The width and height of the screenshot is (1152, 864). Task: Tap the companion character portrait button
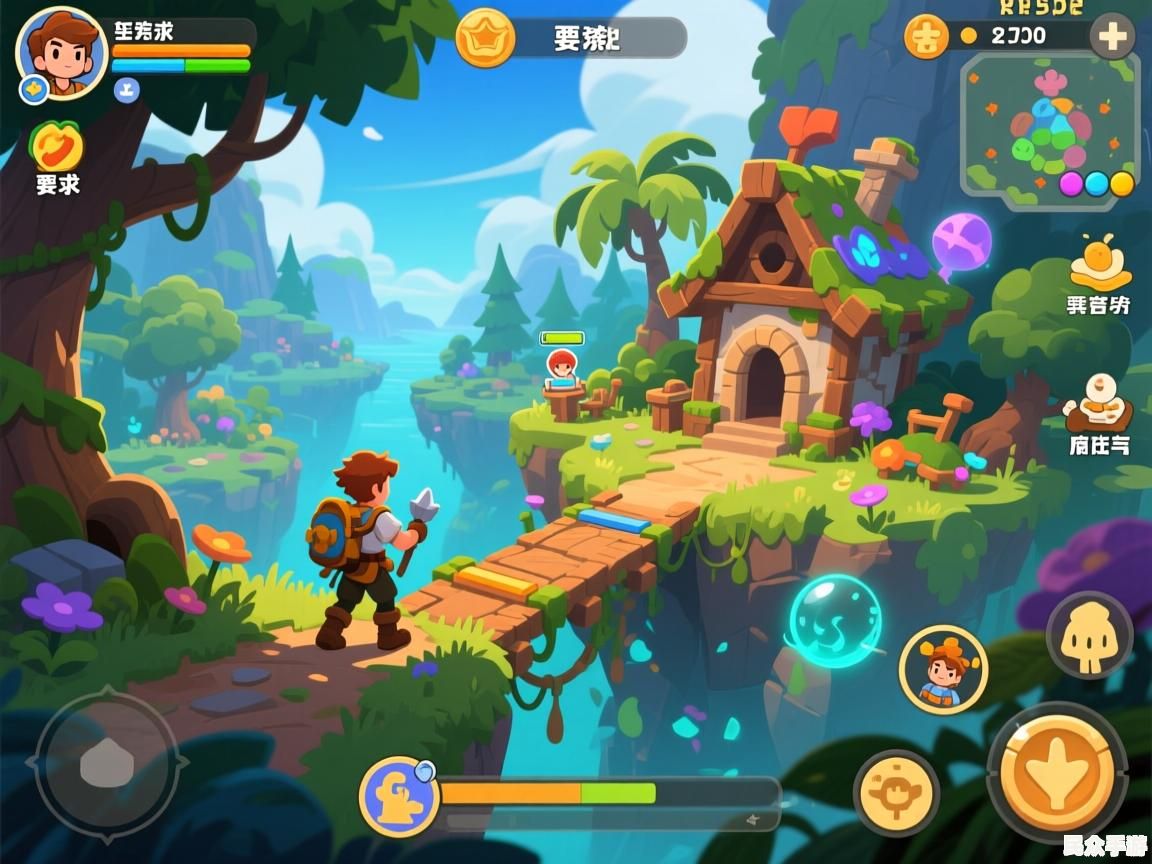pos(942,668)
